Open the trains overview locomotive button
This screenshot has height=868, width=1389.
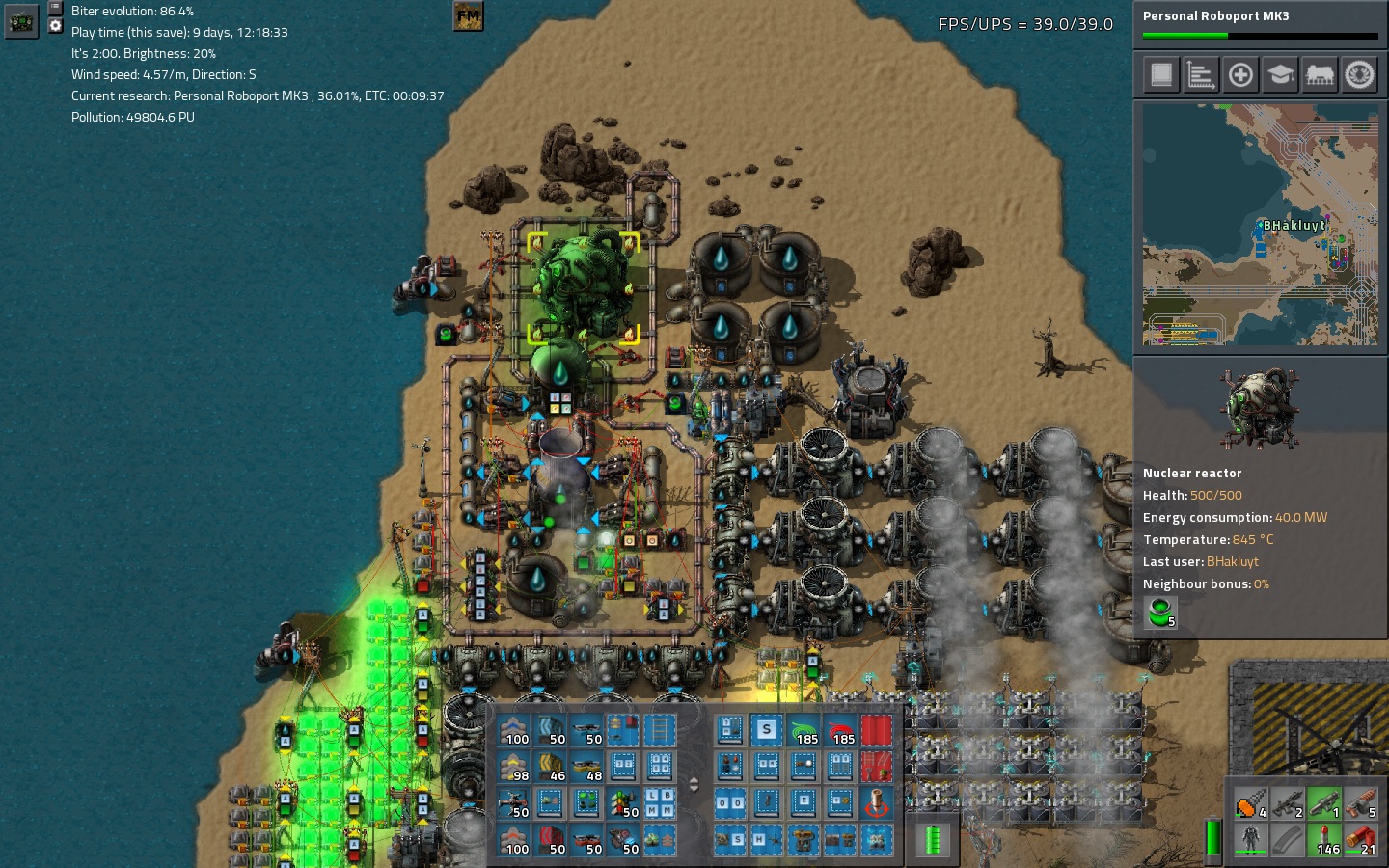1320,74
